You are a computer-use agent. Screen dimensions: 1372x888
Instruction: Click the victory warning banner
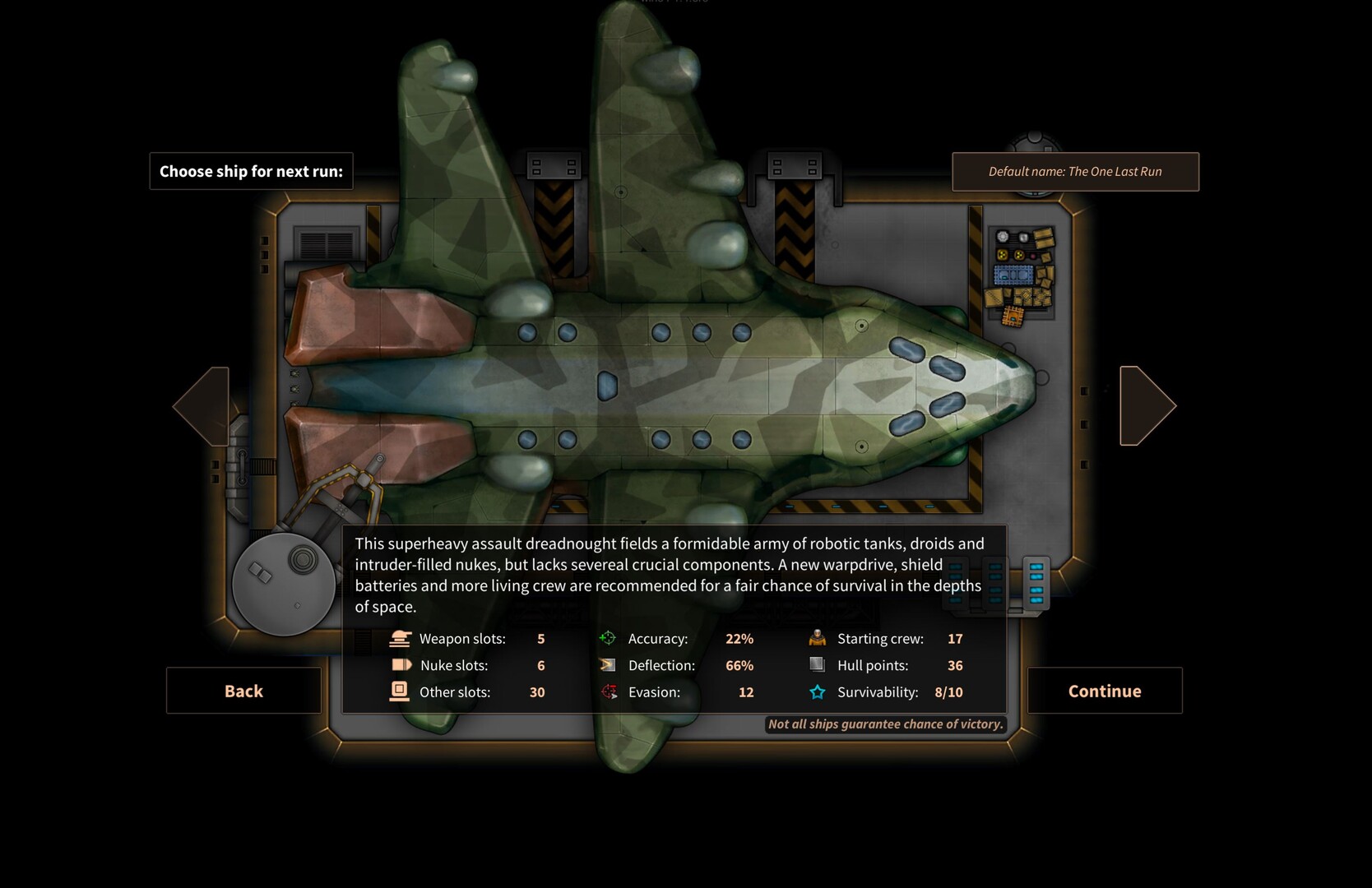885,724
